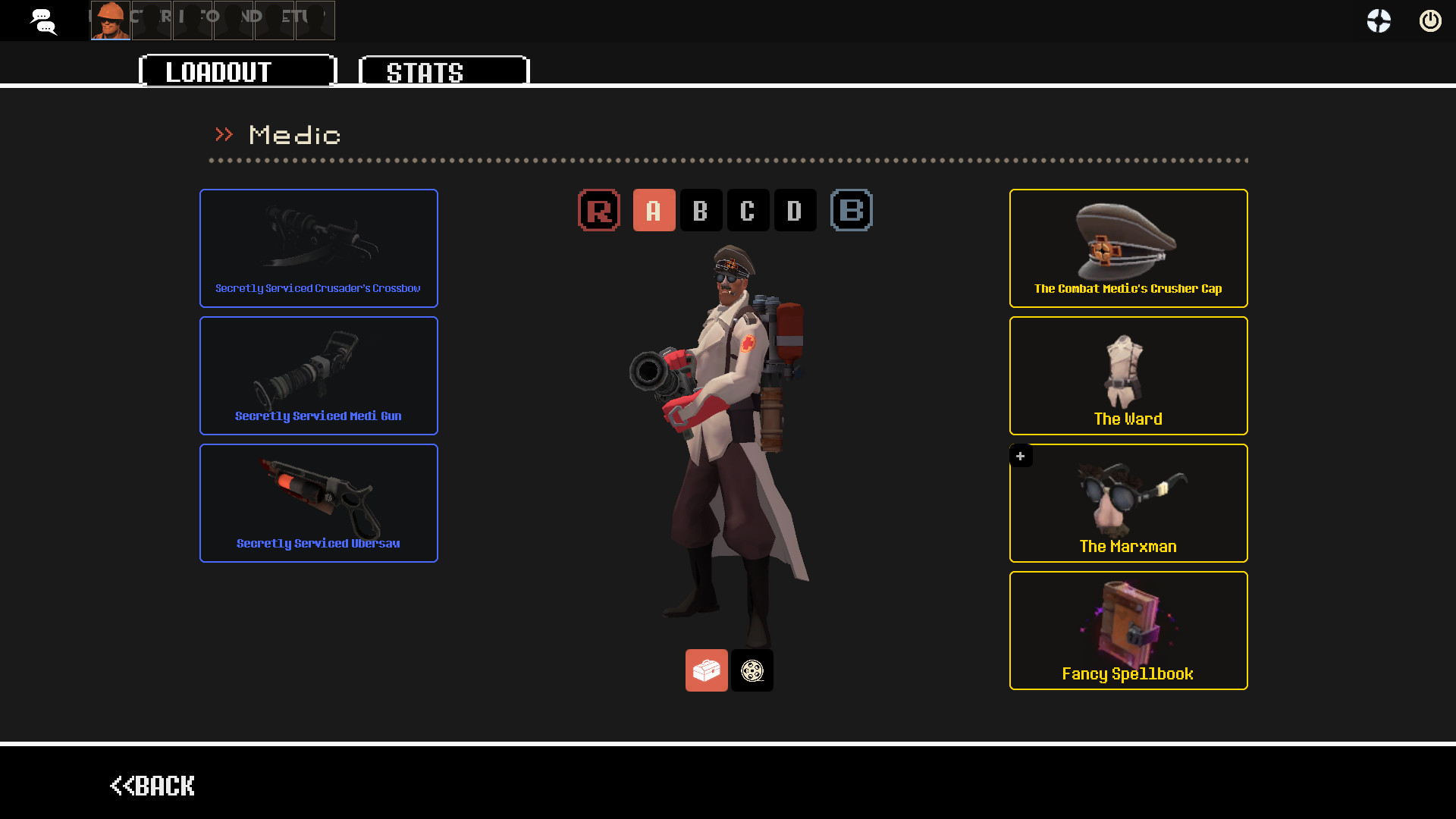Image resolution: width=1456 pixels, height=819 pixels.
Task: Open the film reel icon below the Medic
Action: [x=752, y=670]
